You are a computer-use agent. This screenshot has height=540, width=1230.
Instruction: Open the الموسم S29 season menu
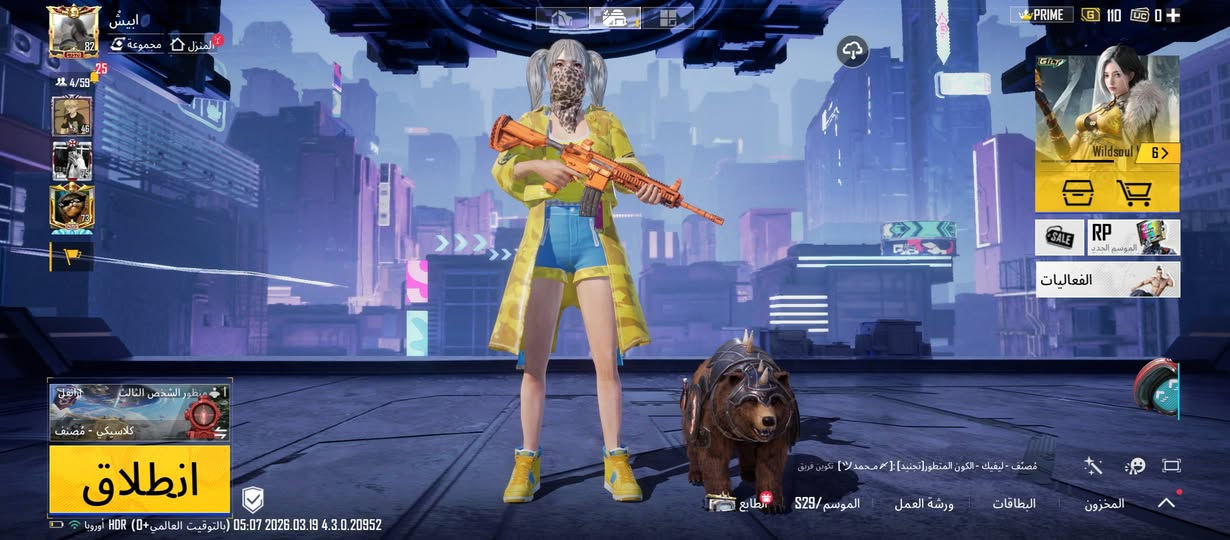click(x=827, y=504)
